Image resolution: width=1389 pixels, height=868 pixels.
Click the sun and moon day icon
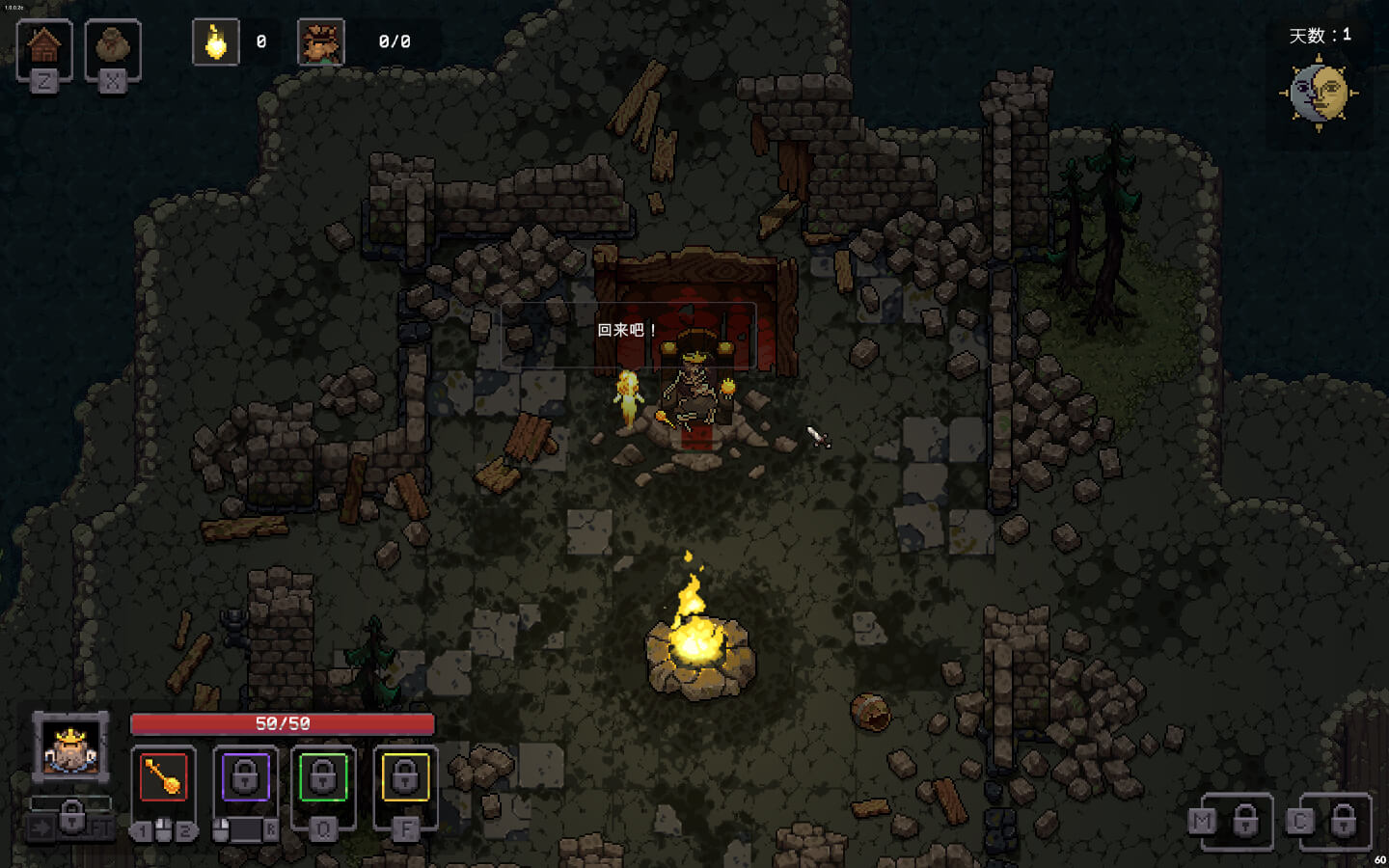(1319, 94)
